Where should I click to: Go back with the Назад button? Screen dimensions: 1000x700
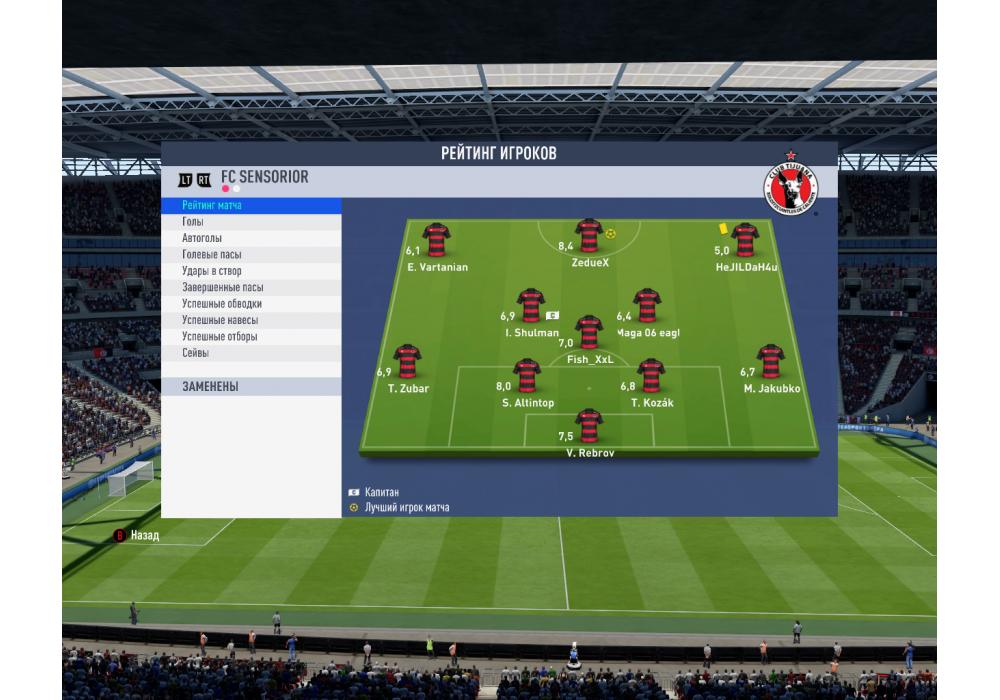click(x=144, y=535)
